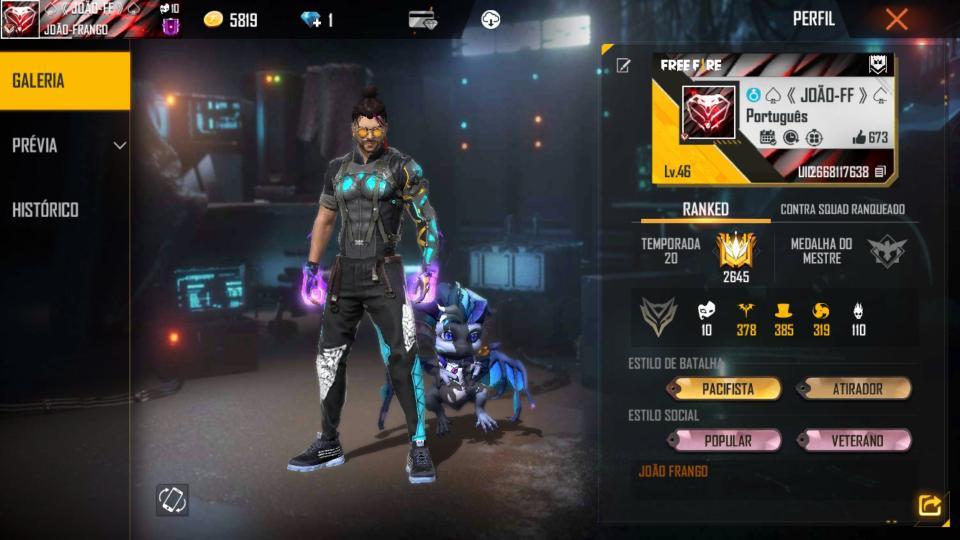The image size is (960, 540).
Task: Click the player avatar on the profile card
Action: pos(709,112)
